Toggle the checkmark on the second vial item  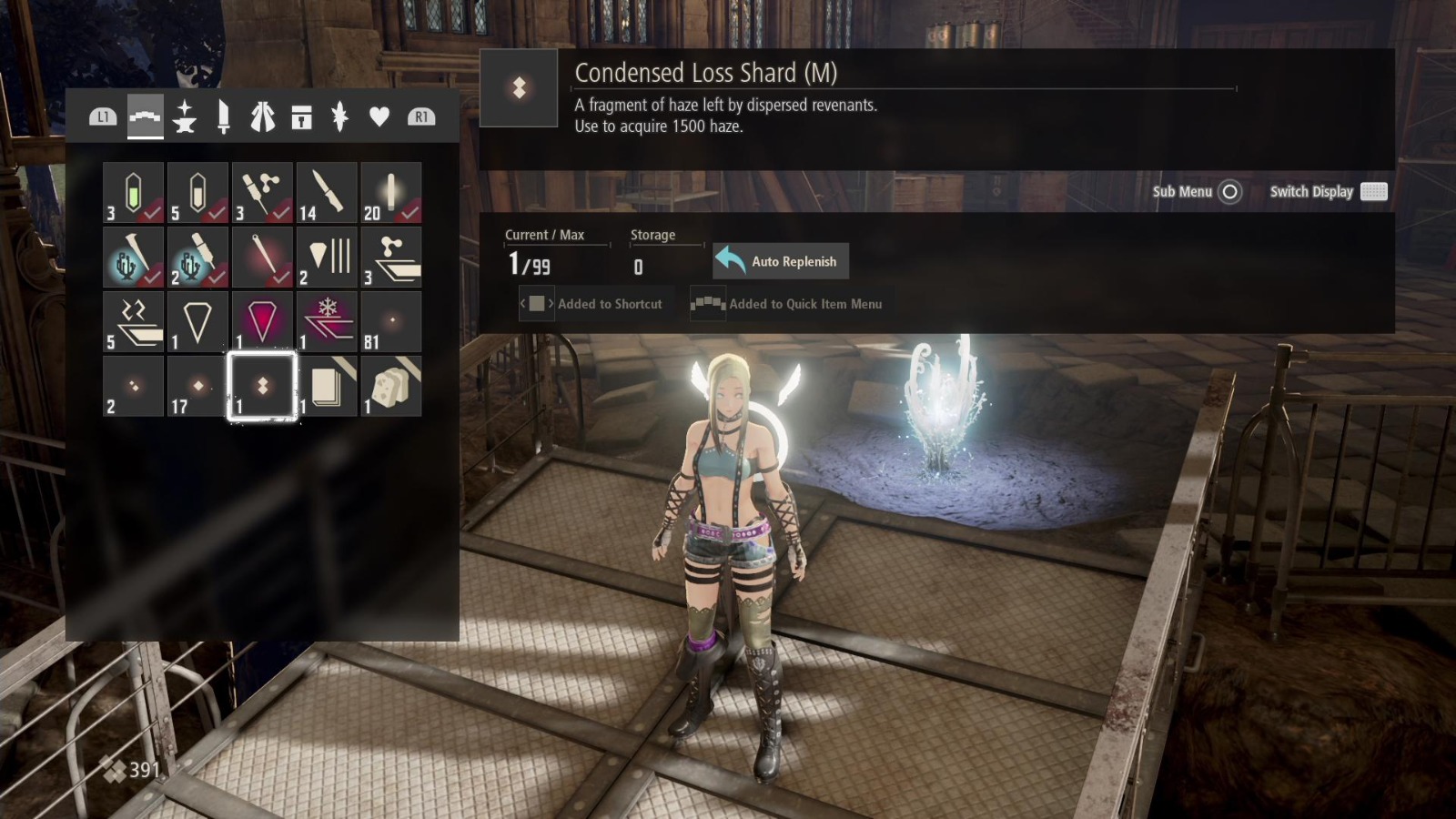coord(196,191)
